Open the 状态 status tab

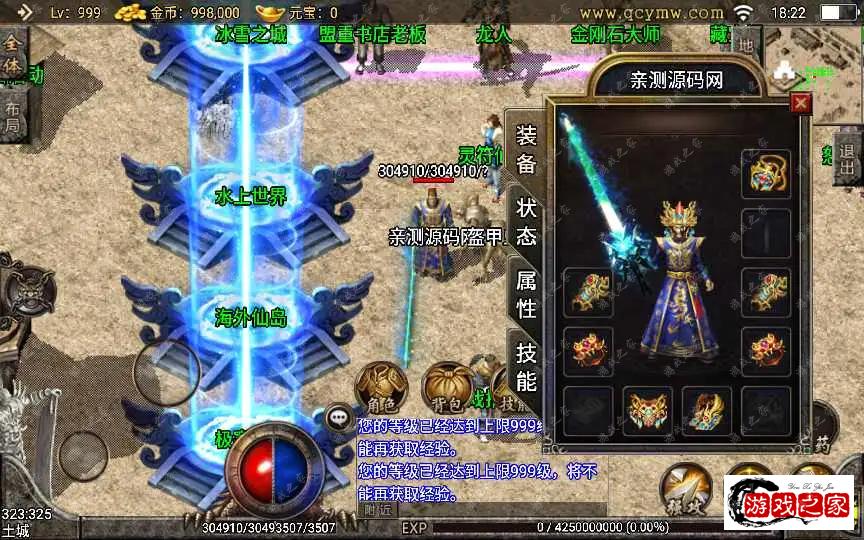pyautogui.click(x=526, y=222)
